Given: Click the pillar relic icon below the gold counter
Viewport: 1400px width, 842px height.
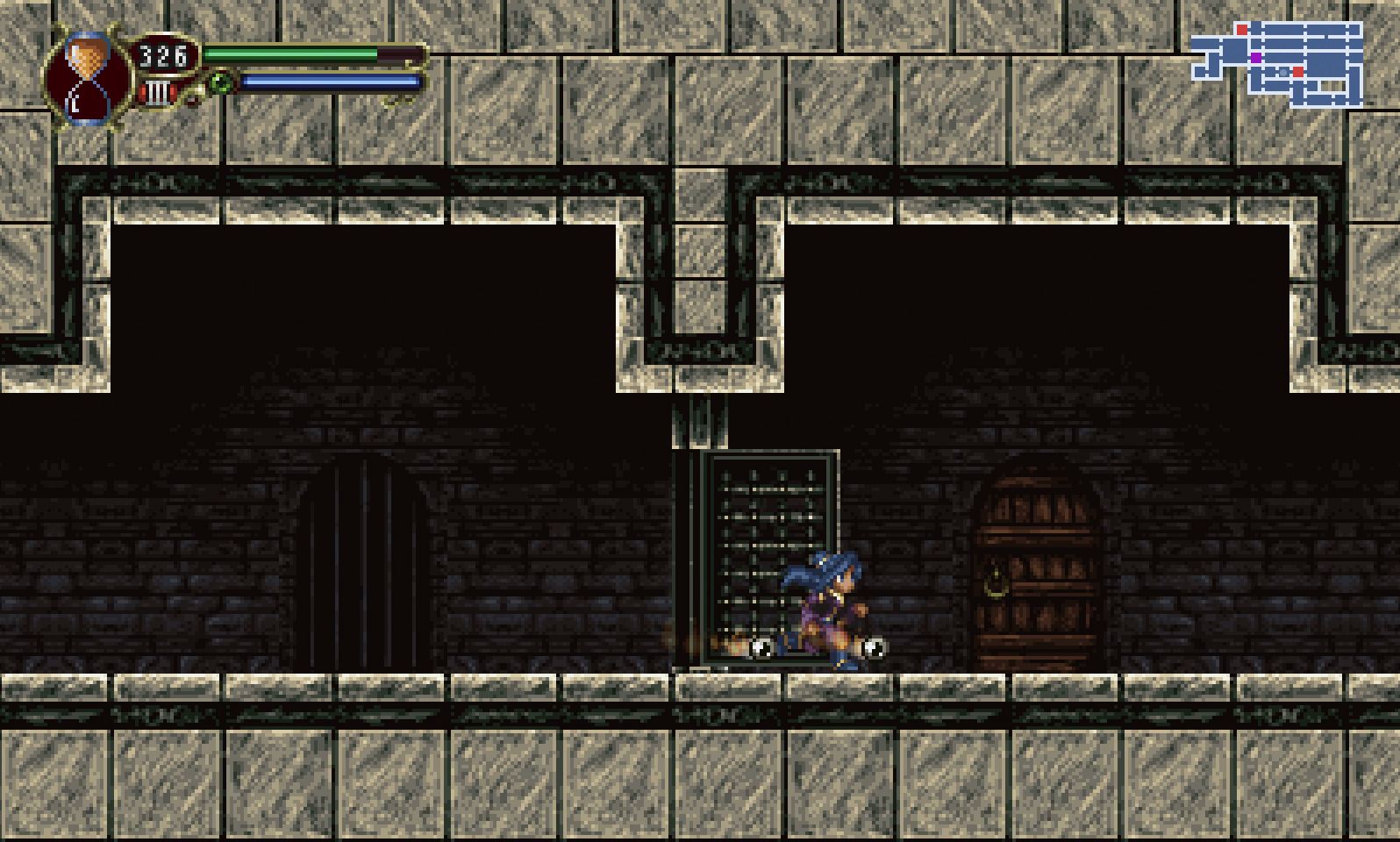Looking at the screenshot, I should point(156,90).
